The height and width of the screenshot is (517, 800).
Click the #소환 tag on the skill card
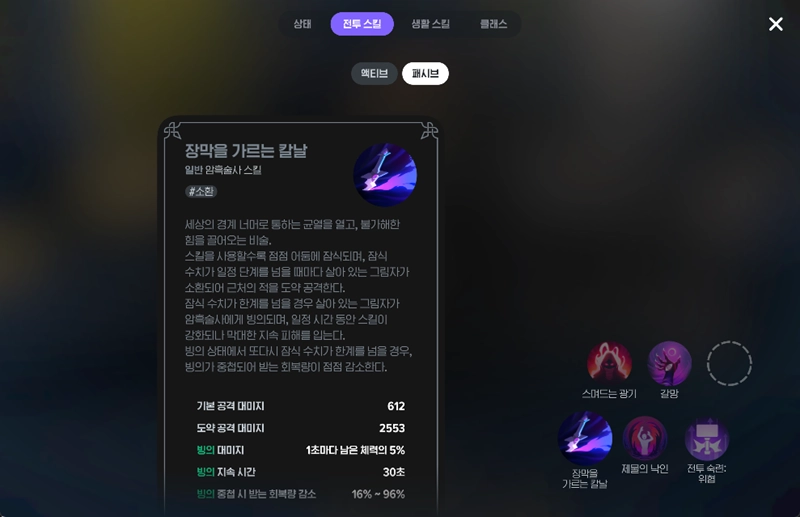click(x=201, y=191)
